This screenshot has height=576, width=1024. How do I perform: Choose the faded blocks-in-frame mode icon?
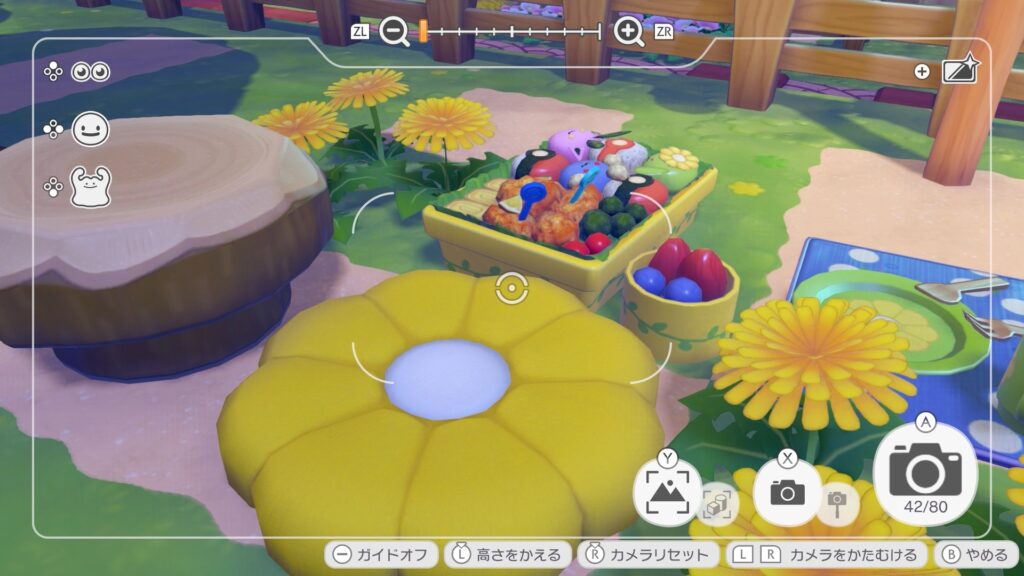click(x=716, y=503)
